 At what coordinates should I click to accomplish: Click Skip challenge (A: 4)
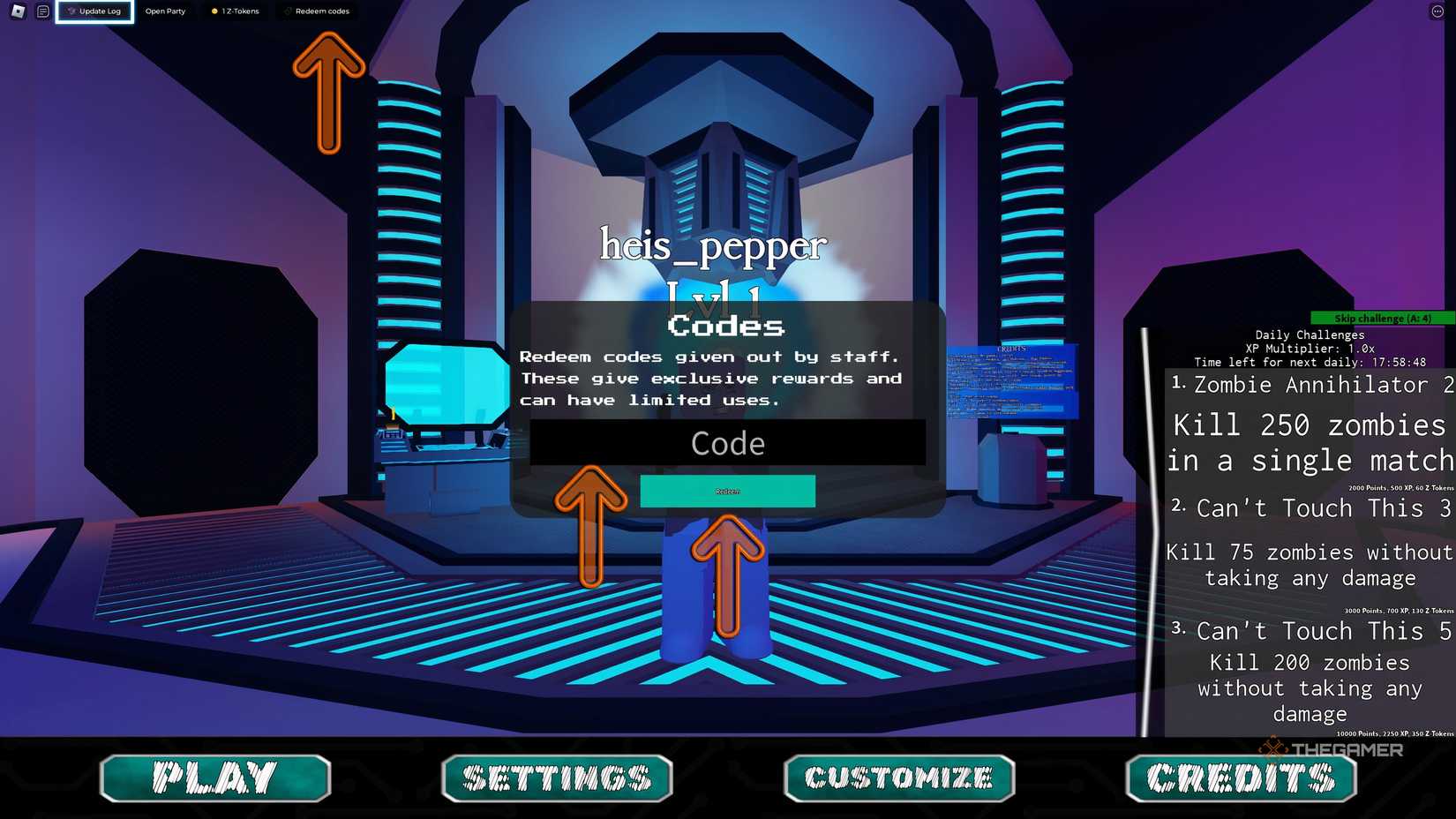pyautogui.click(x=1381, y=318)
